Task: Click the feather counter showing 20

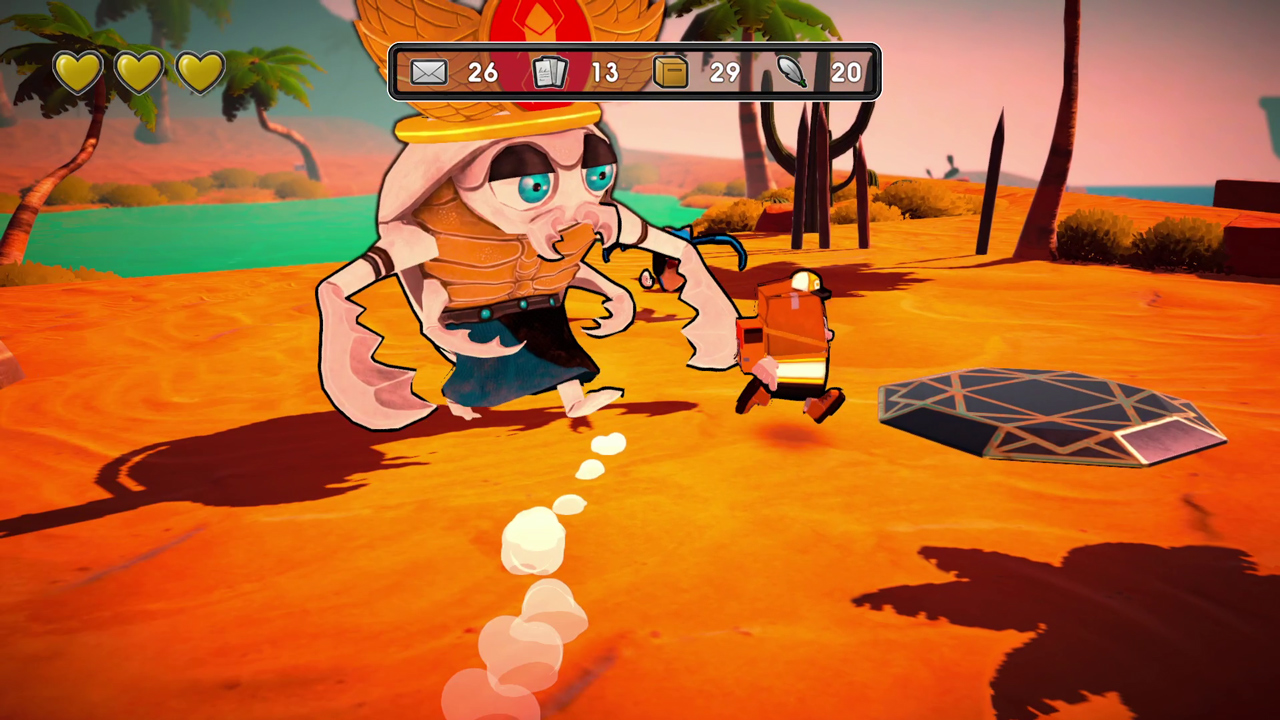Action: [x=846, y=72]
